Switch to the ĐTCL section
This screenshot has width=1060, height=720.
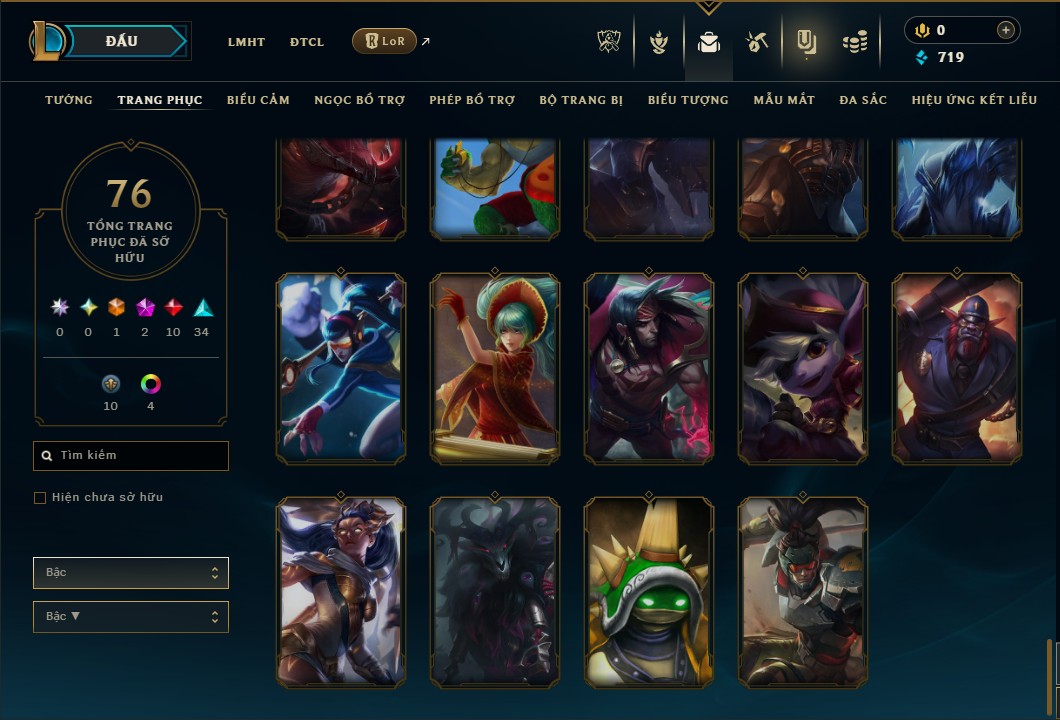tap(307, 42)
